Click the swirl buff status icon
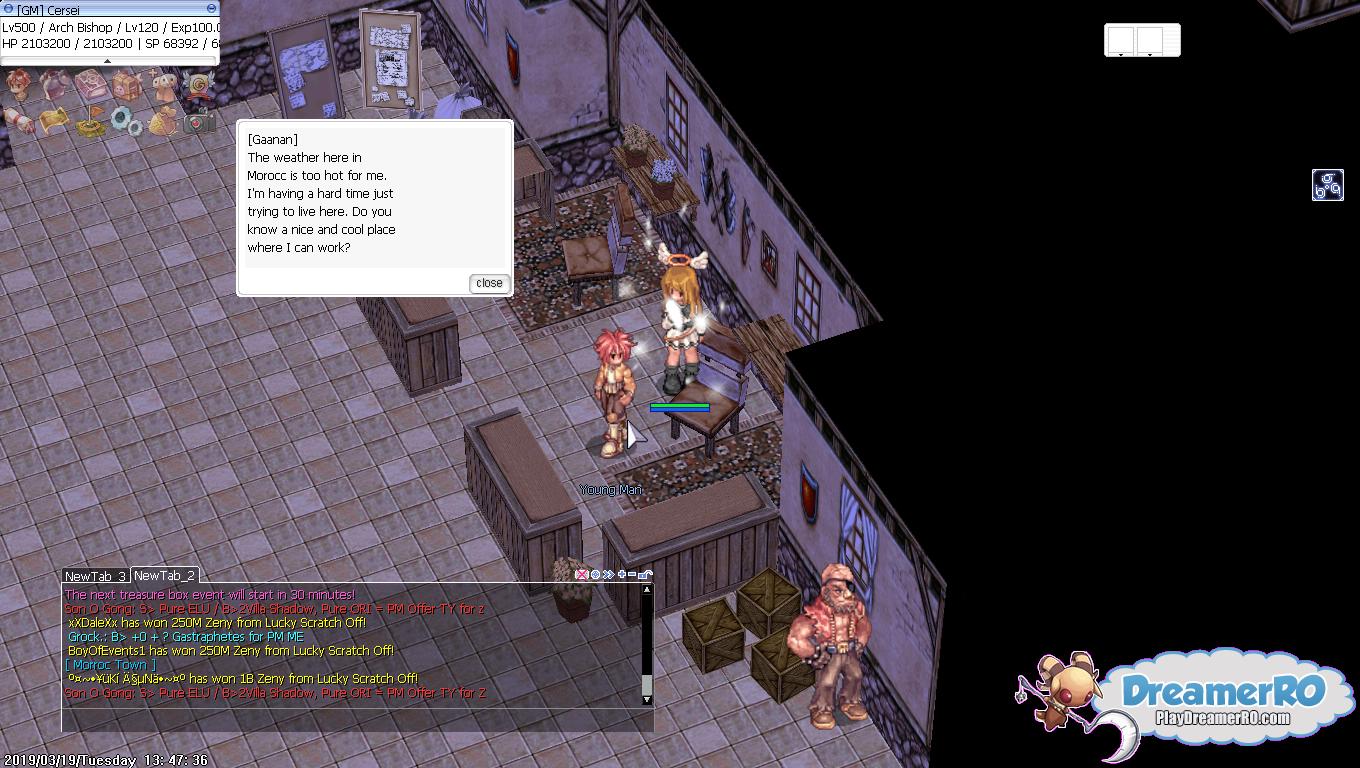Viewport: 1360px width, 768px height. pyautogui.click(x=1327, y=185)
